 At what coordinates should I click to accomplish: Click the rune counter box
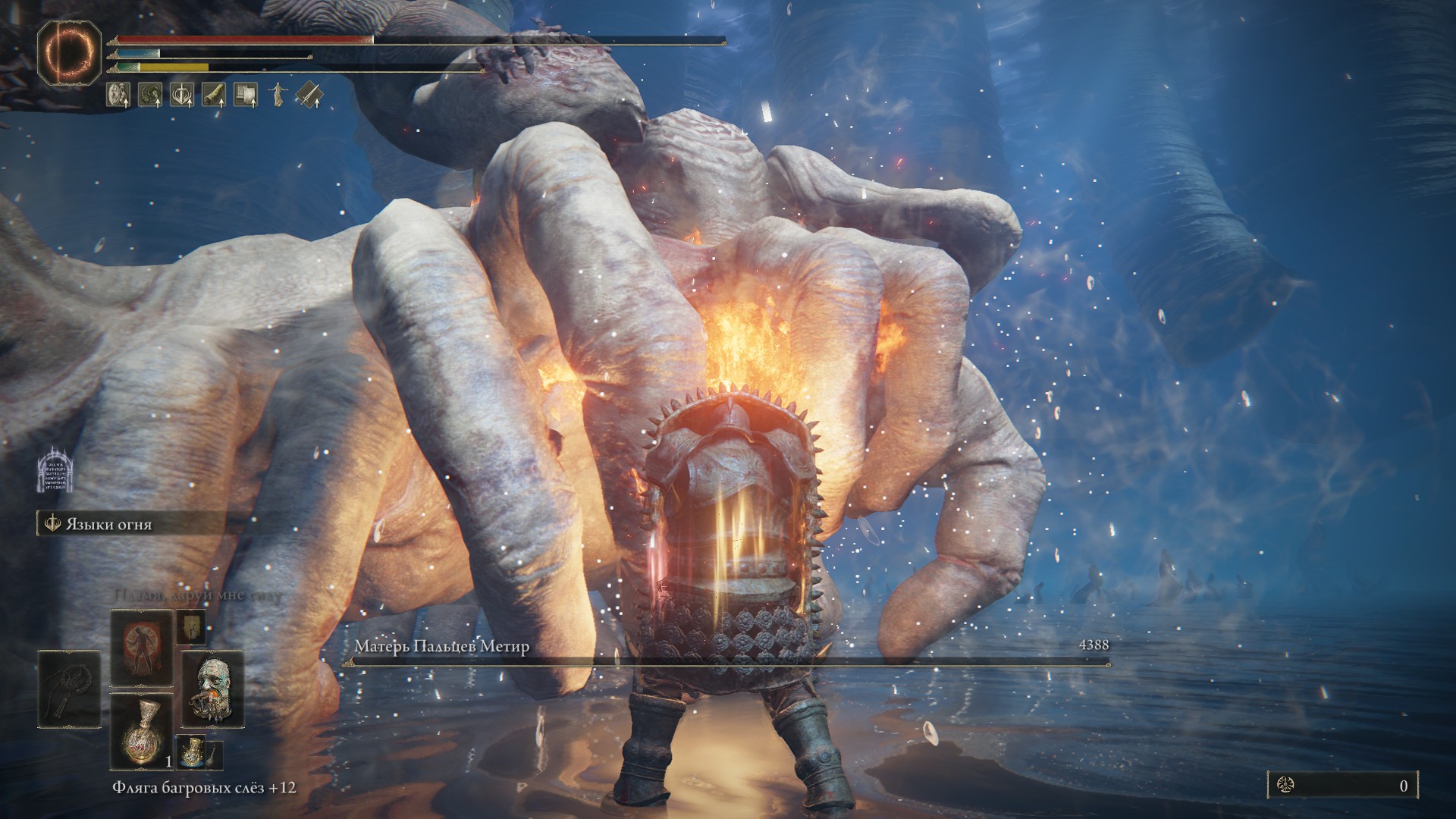pyautogui.click(x=1341, y=786)
